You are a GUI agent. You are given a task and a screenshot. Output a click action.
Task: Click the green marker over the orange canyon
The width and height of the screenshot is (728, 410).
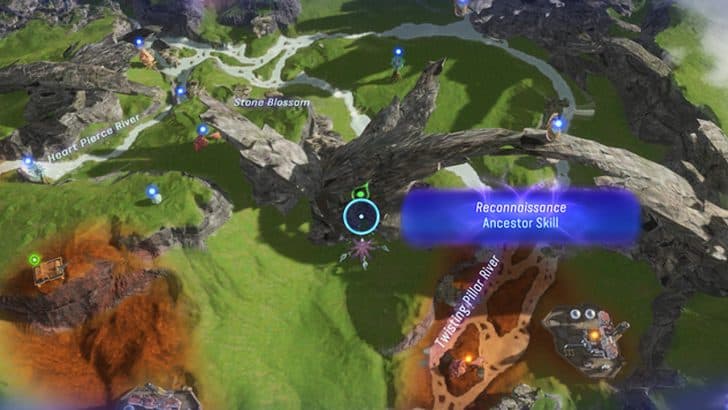tap(34, 260)
